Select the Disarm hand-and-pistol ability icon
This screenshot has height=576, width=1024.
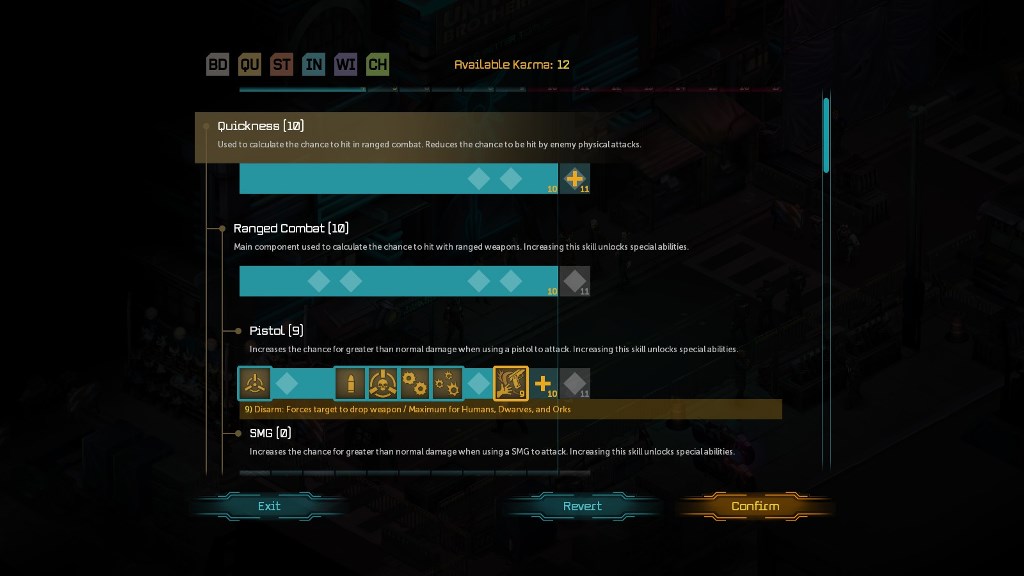click(x=511, y=383)
